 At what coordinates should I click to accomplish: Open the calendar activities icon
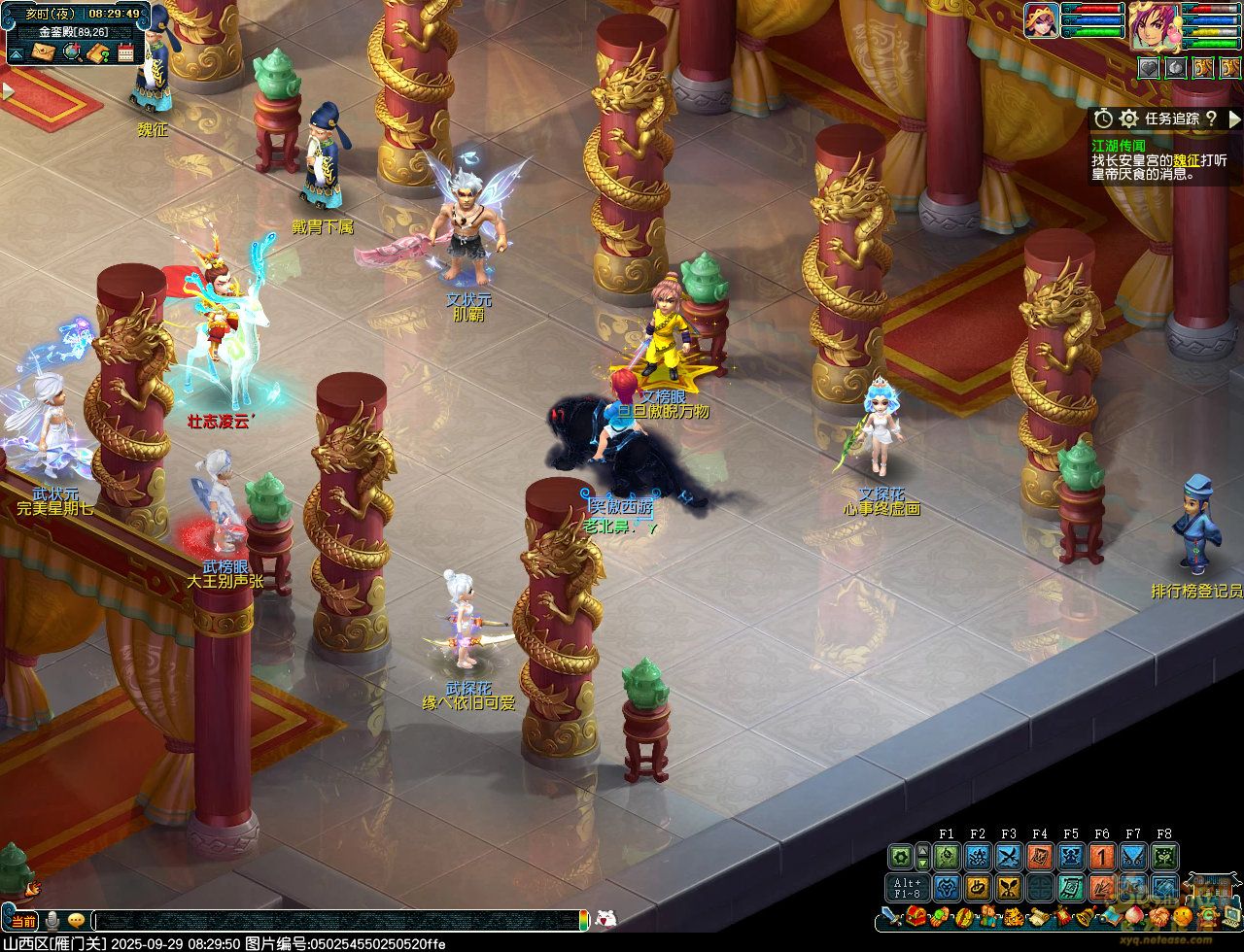[x=125, y=51]
